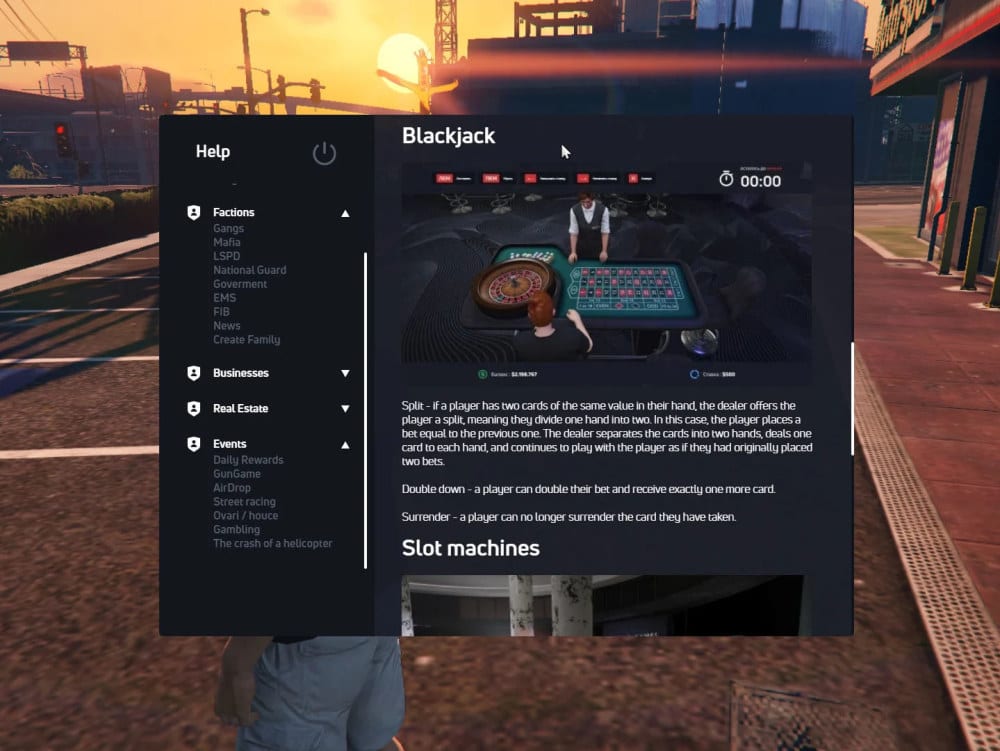Close the Help window with the power icon
Viewport: 1000px width, 751px height.
click(324, 153)
